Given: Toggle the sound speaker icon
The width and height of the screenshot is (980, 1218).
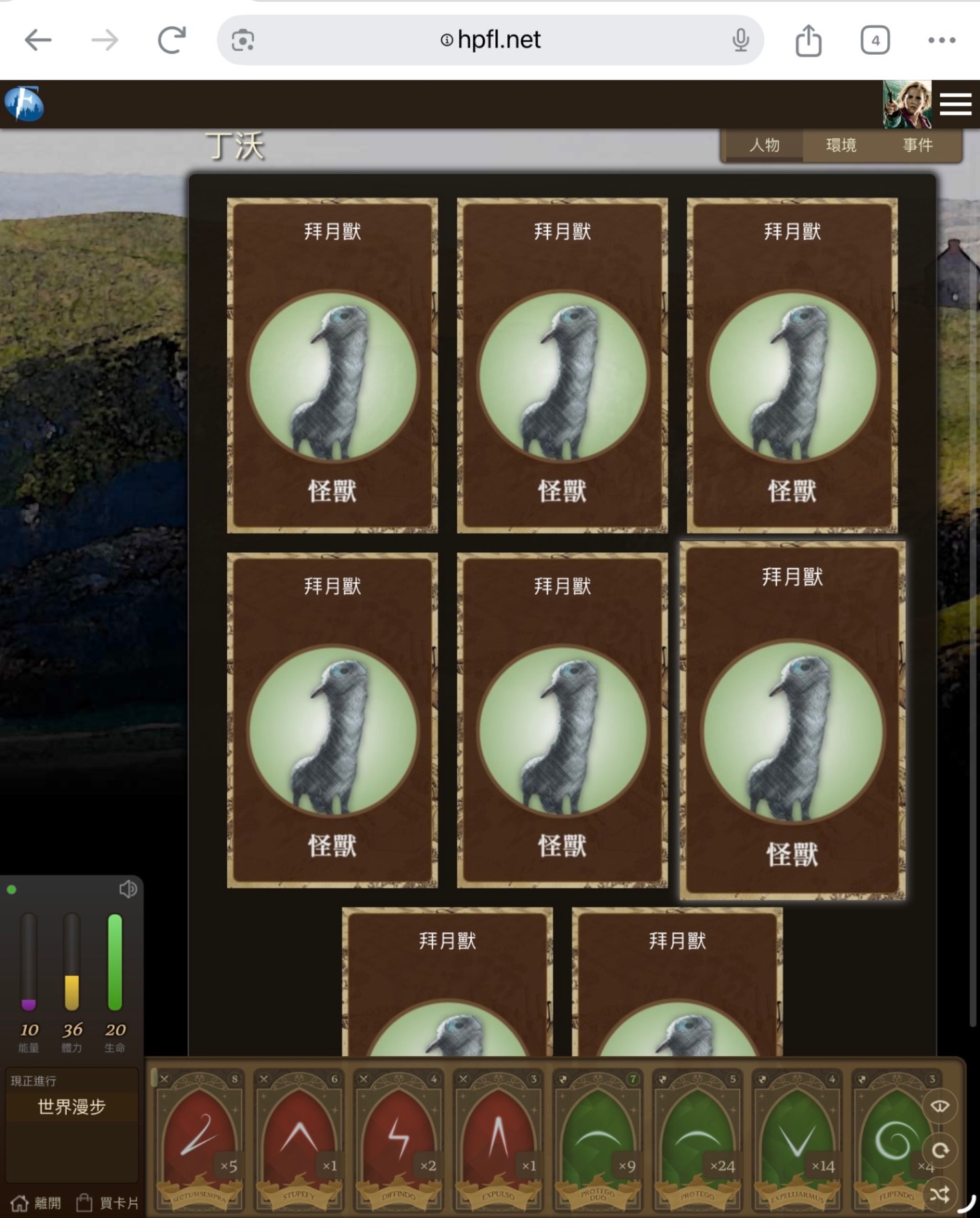Looking at the screenshot, I should [x=128, y=889].
